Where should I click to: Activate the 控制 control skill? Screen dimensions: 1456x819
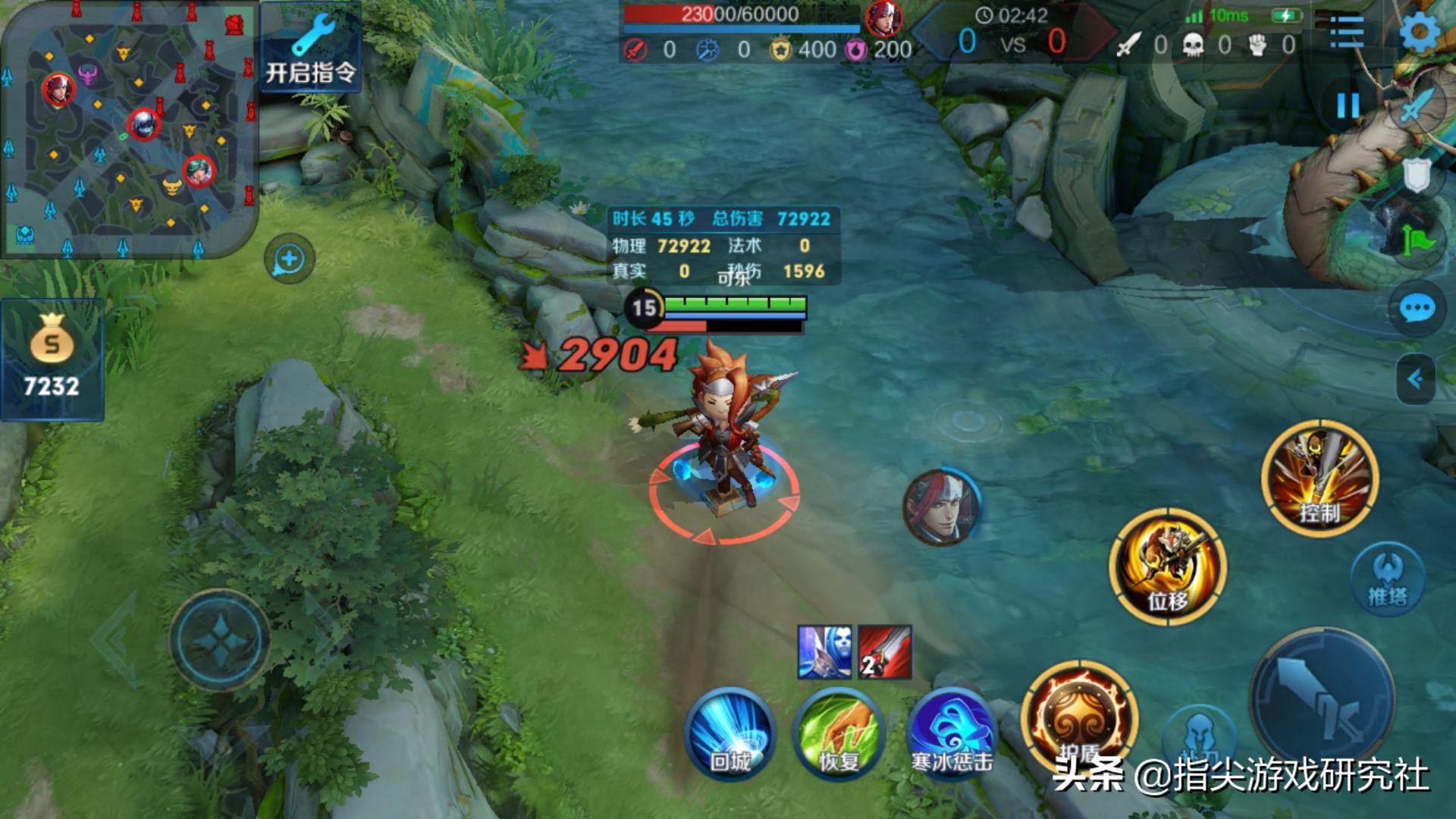click(x=1319, y=479)
